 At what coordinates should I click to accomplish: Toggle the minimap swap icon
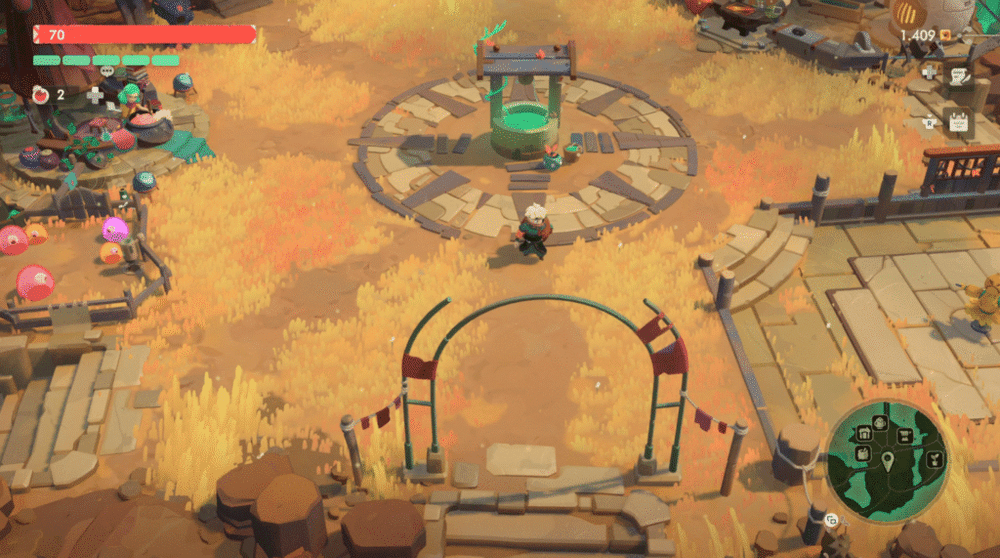pyautogui.click(x=831, y=520)
